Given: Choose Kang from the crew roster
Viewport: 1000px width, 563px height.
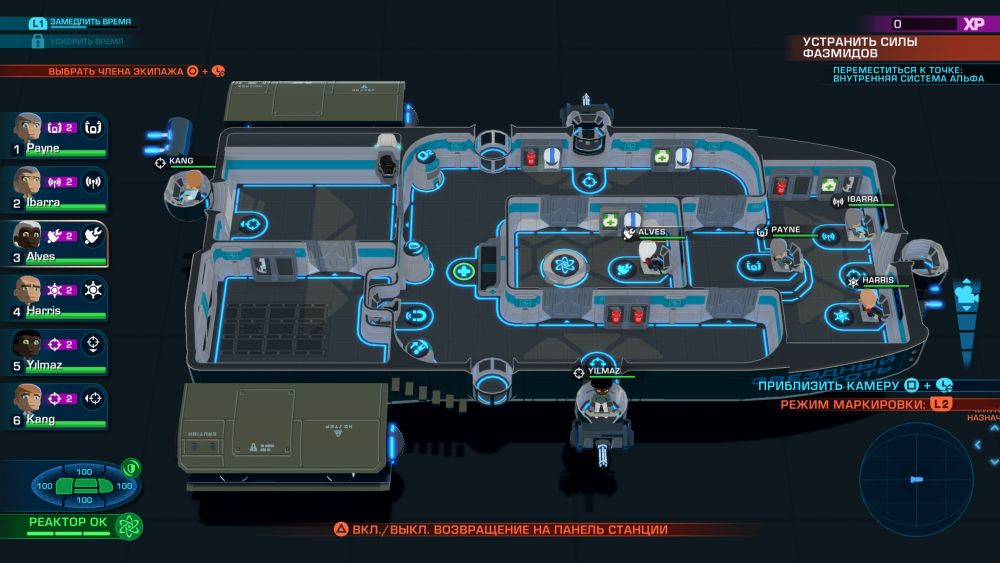Looking at the screenshot, I should 28,401.
